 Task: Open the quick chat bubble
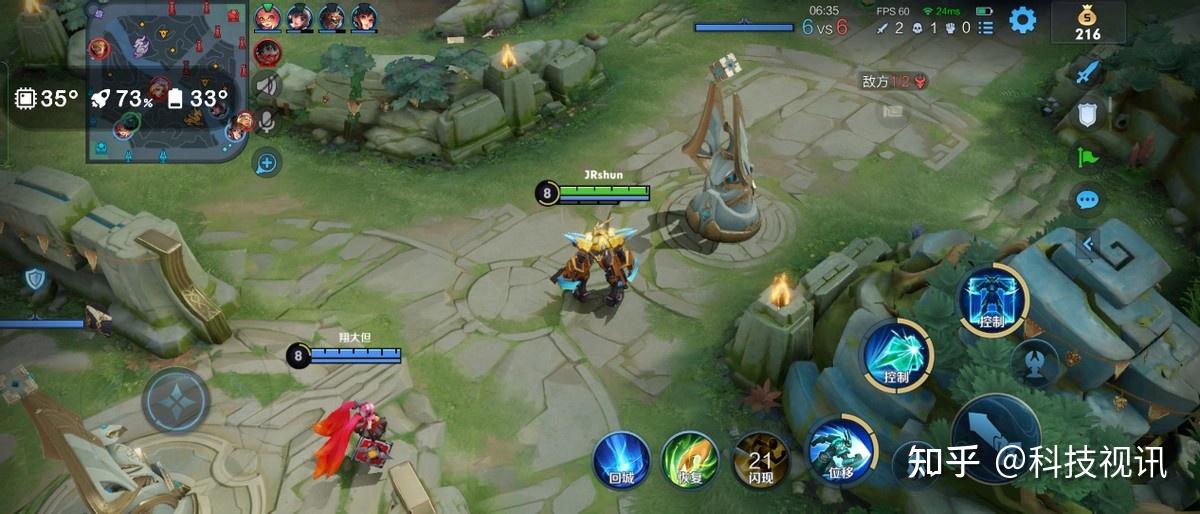(x=1087, y=200)
